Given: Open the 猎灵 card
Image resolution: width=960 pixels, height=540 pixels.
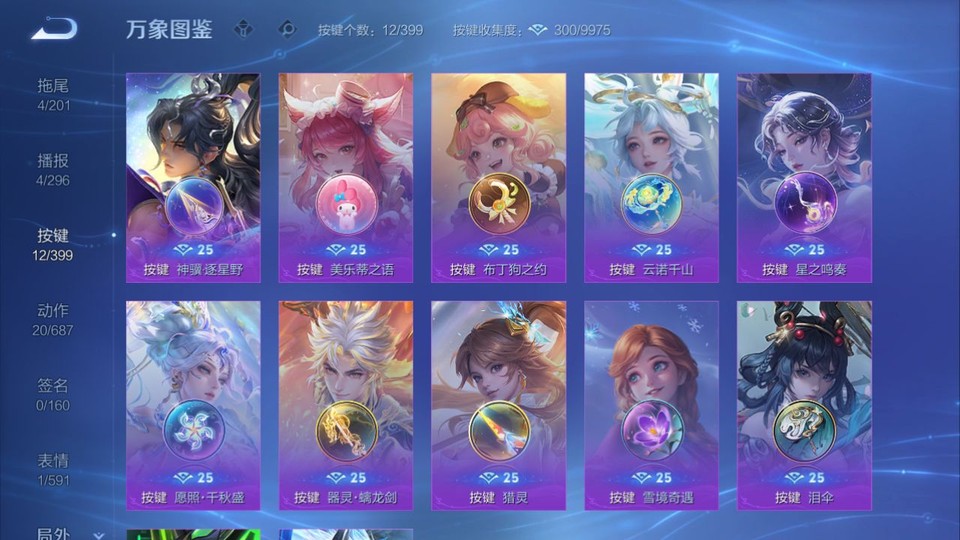Looking at the screenshot, I should pyautogui.click(x=498, y=405).
